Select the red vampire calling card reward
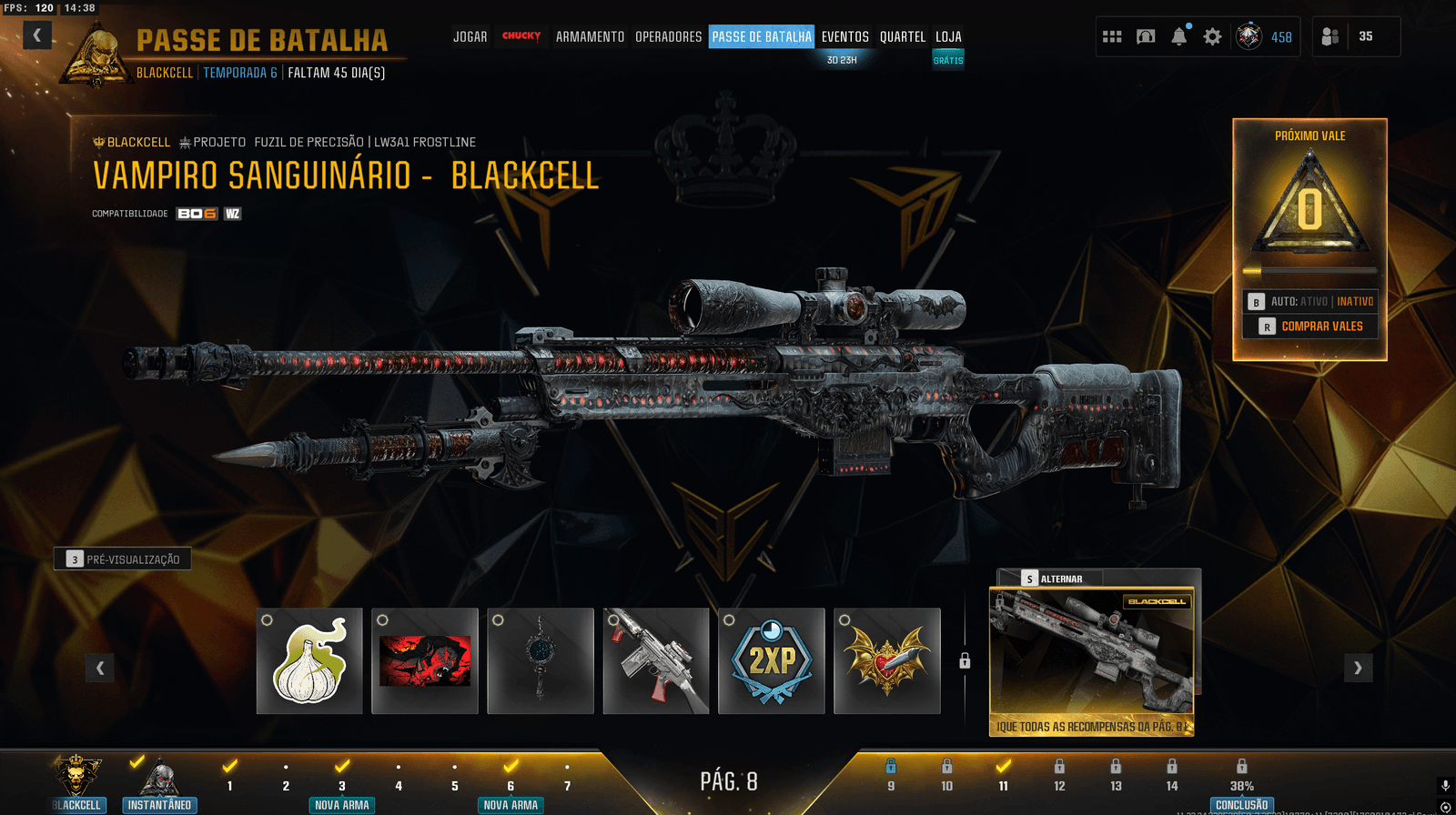1456x815 pixels. click(425, 661)
